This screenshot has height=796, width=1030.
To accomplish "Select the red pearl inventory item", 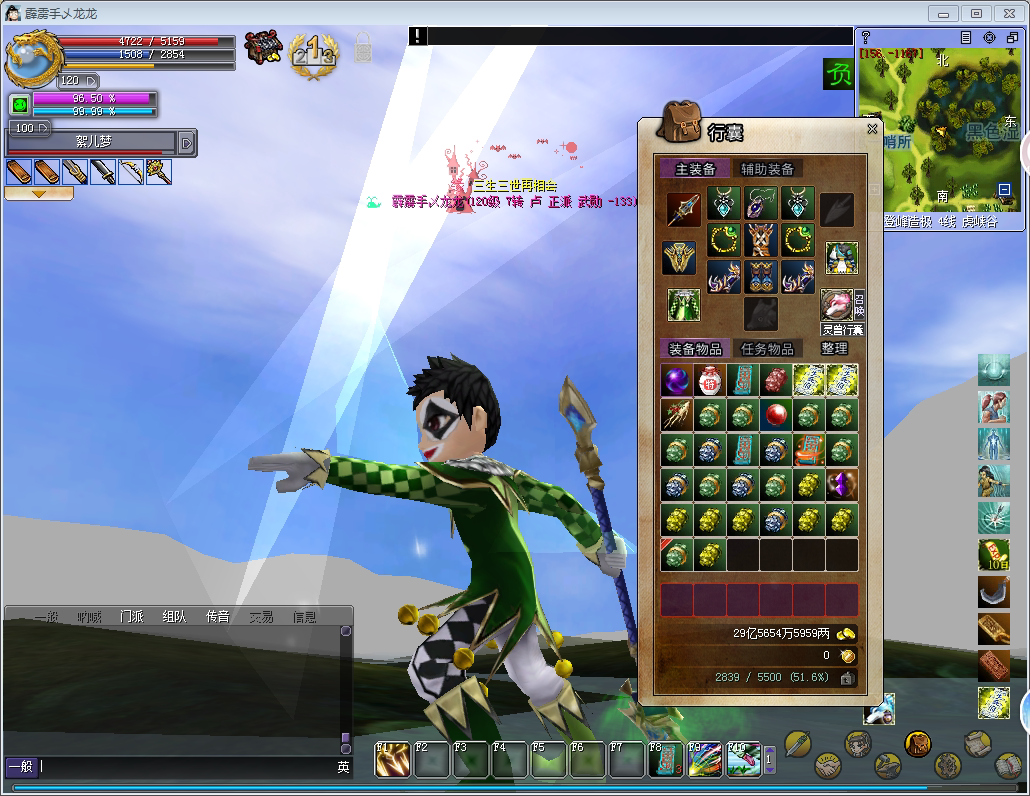I will (x=776, y=415).
